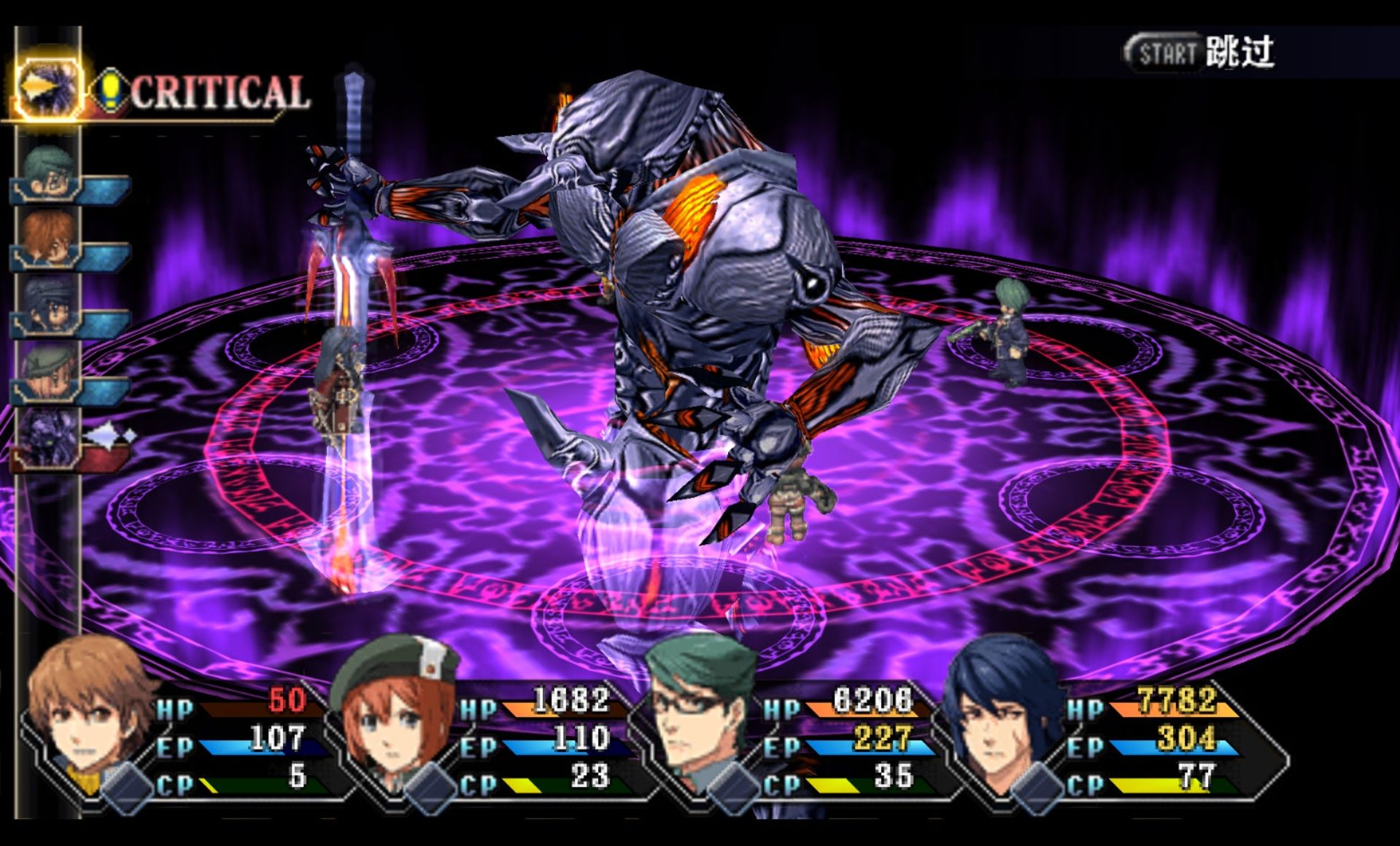Choose the dark-haired swordsman's turn order portrait

(x=48, y=305)
